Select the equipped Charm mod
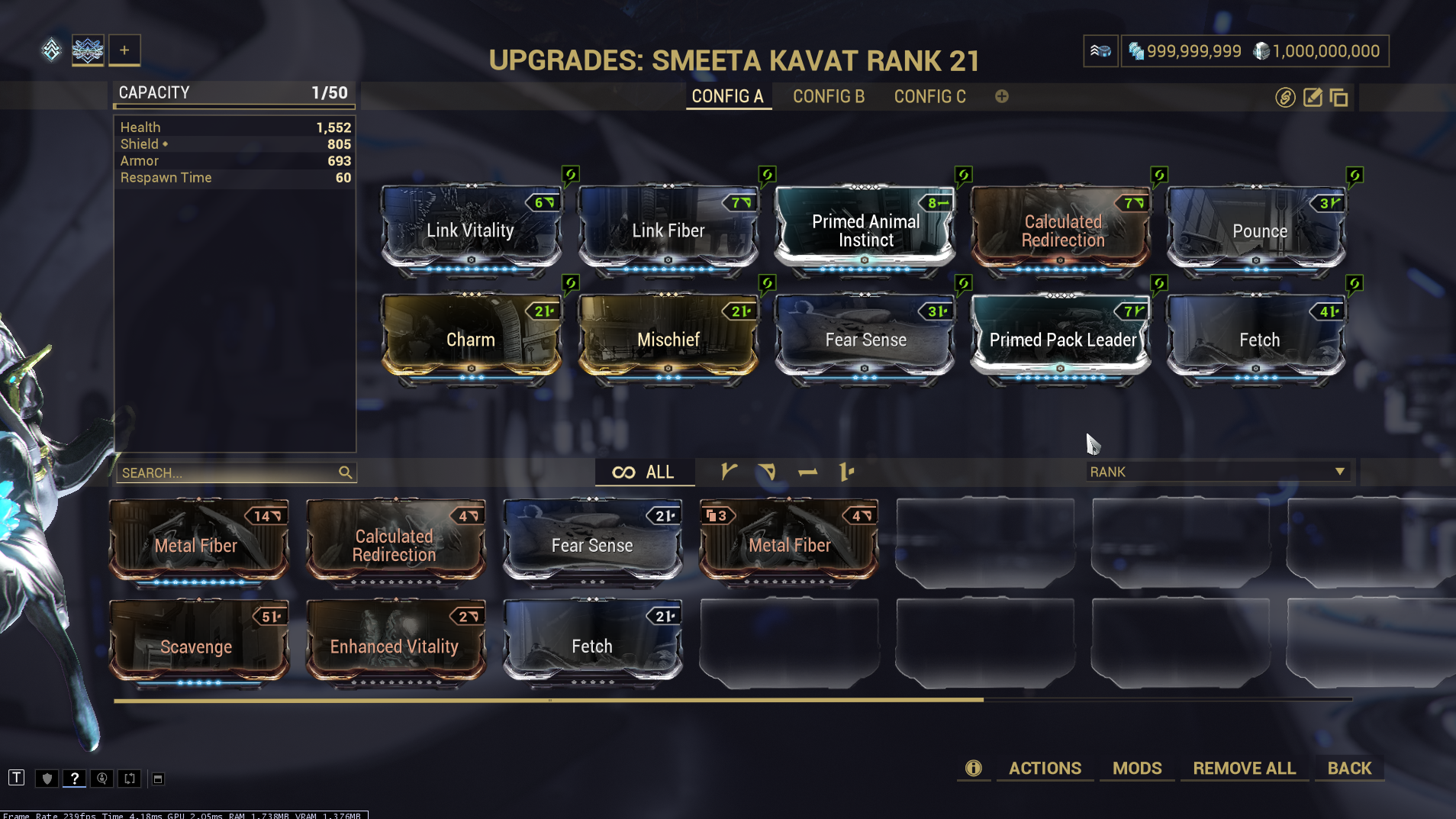This screenshot has width=1456, height=819. 471,339
